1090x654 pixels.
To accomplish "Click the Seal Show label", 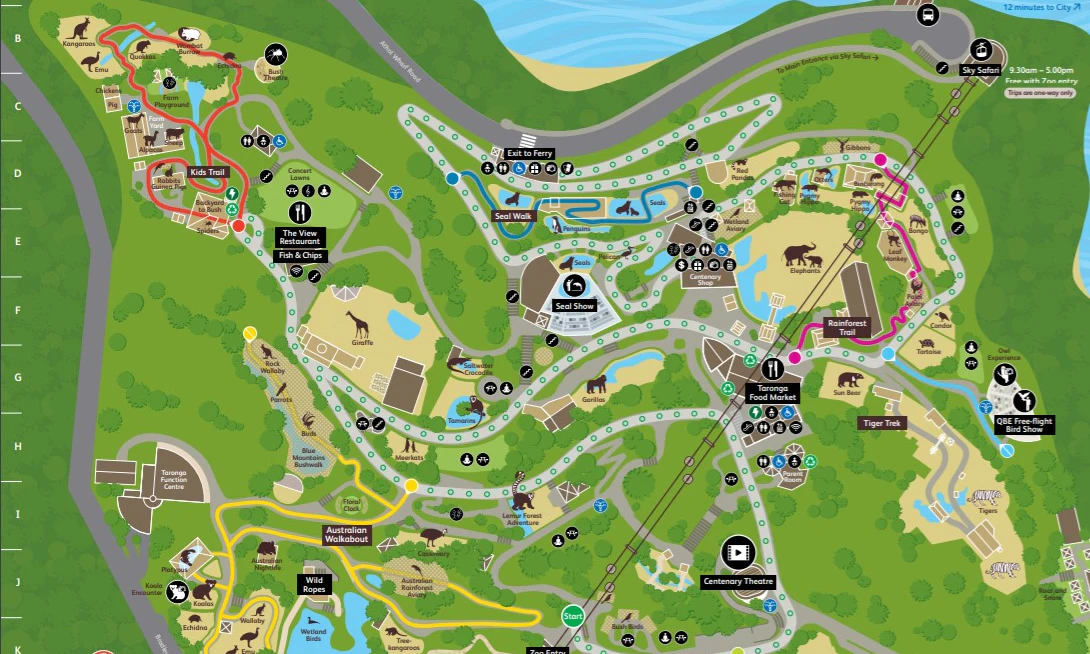I will [575, 306].
